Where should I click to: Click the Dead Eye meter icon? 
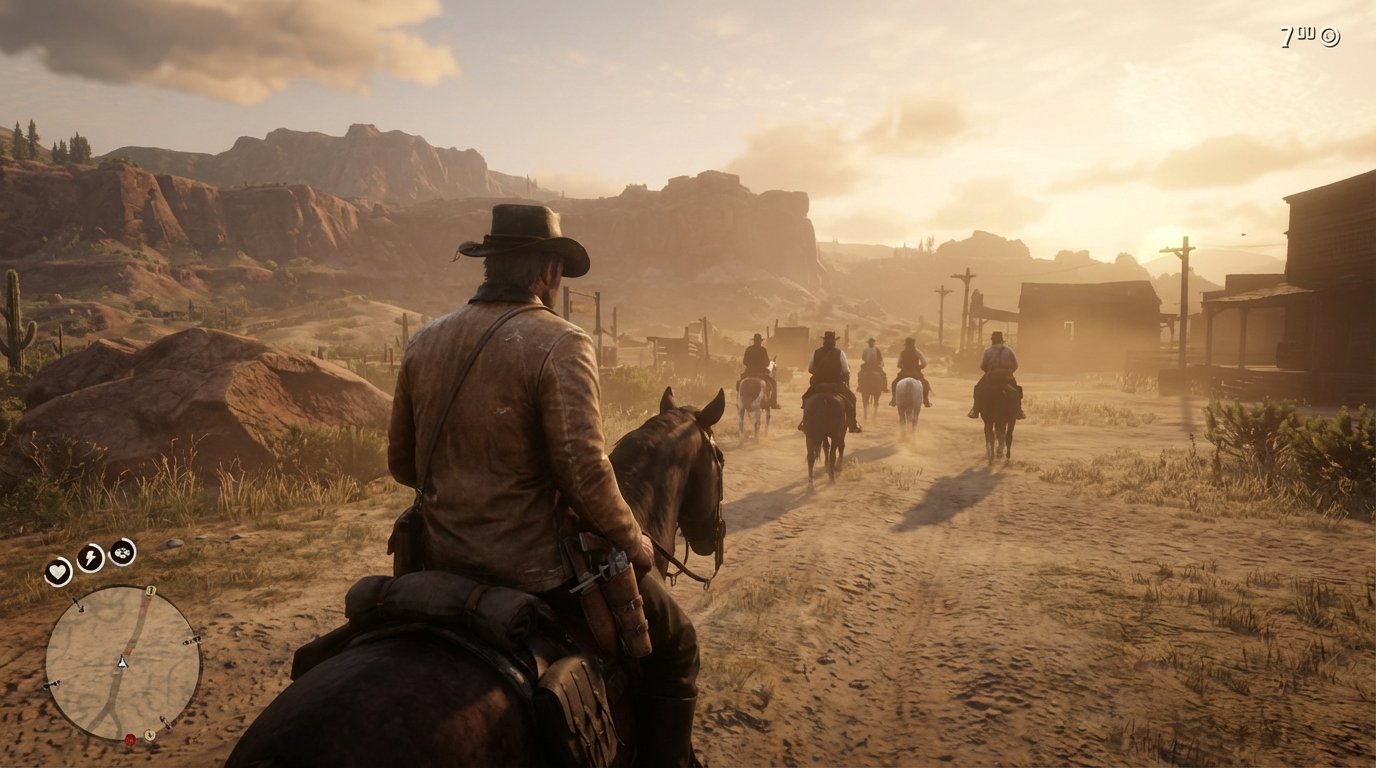pyautogui.click(x=122, y=553)
